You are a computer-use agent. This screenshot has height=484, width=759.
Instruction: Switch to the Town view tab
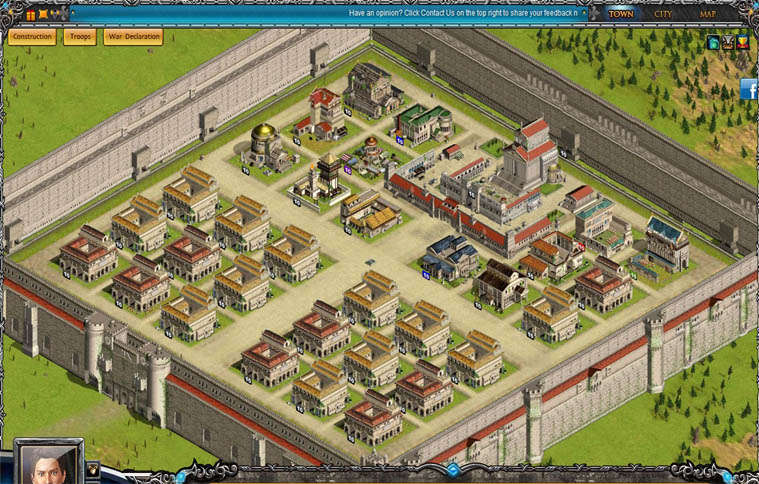[622, 14]
